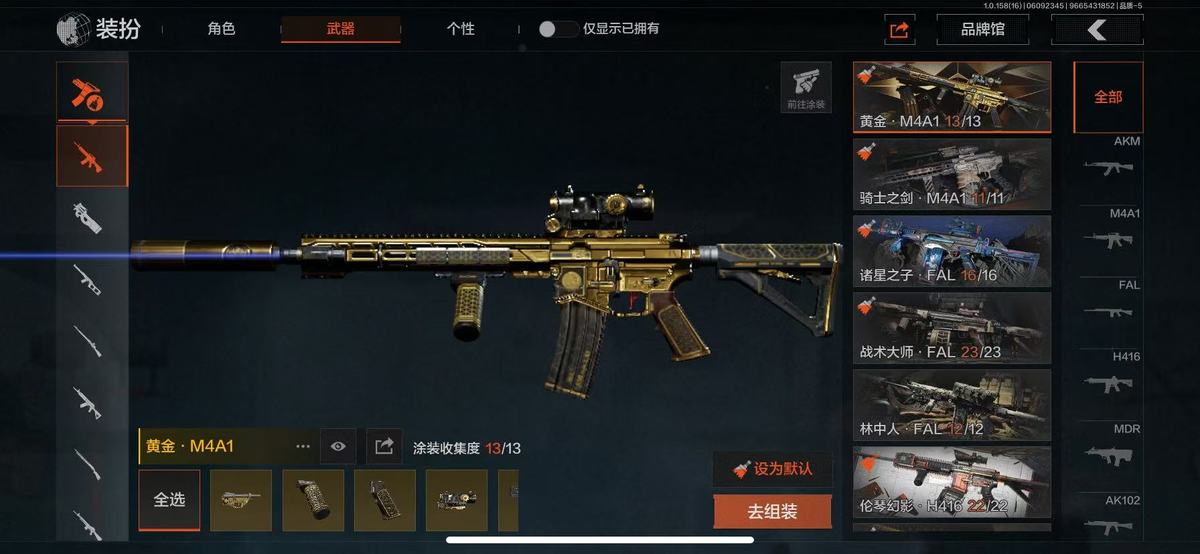The image size is (1200, 554).
Task: Select the 骑士之剑 M4A1 skin
Action: tap(951, 174)
